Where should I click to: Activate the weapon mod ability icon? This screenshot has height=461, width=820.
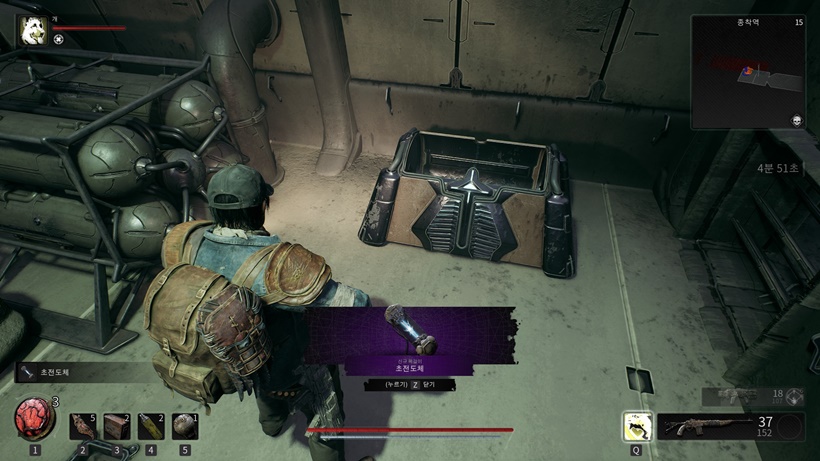(x=636, y=427)
